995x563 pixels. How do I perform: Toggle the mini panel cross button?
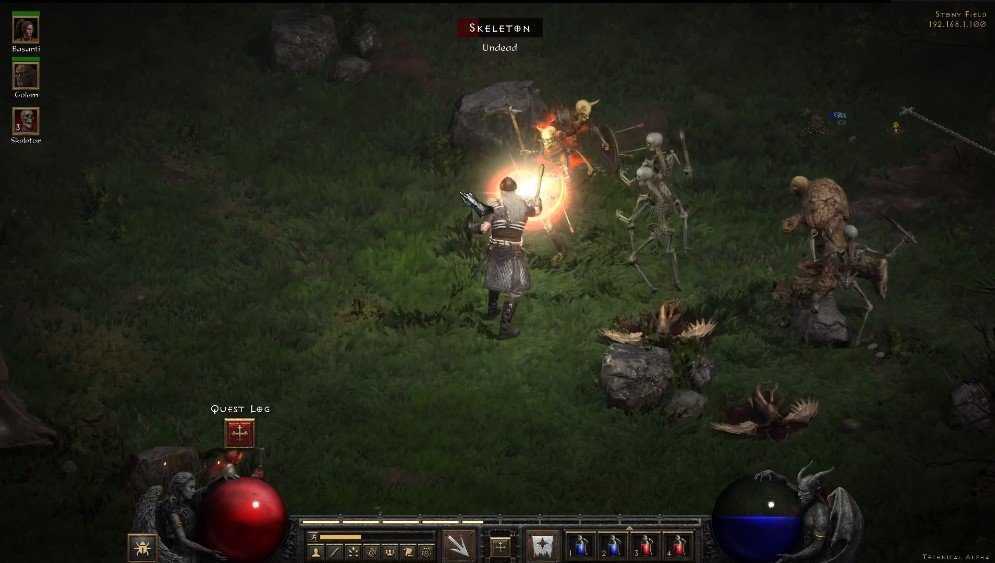tap(500, 546)
